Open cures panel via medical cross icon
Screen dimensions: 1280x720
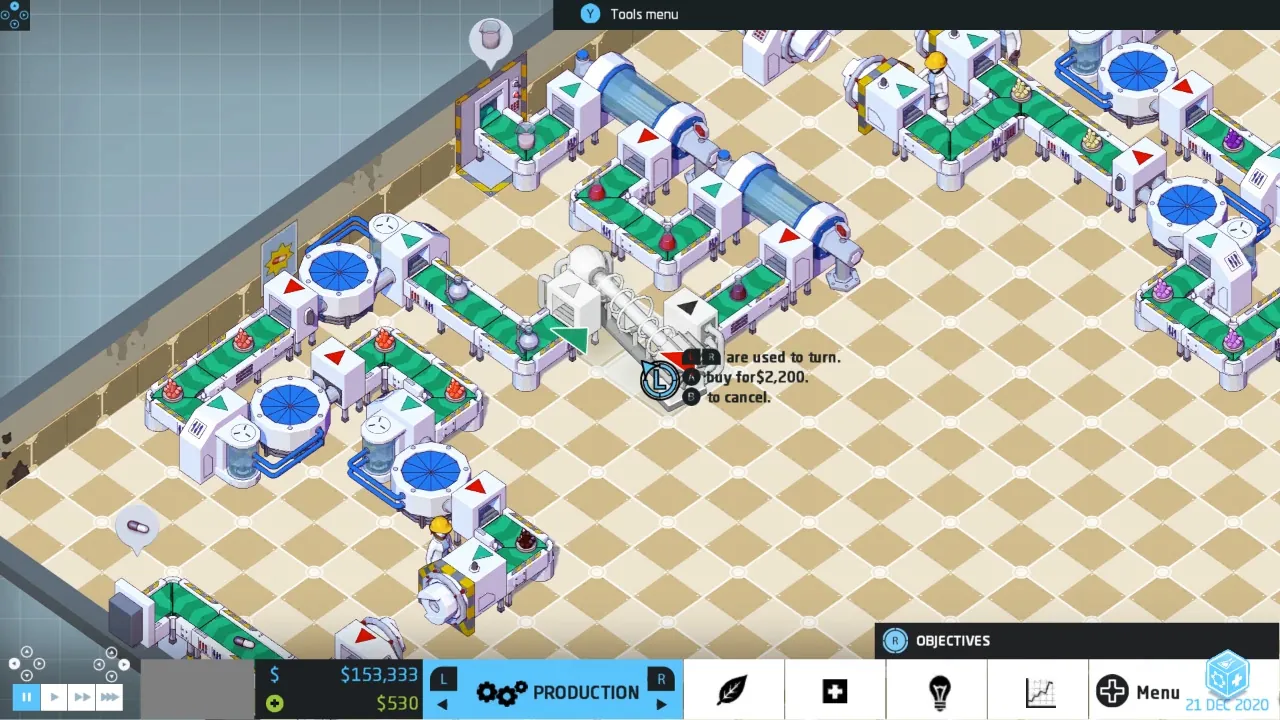pyautogui.click(x=835, y=690)
